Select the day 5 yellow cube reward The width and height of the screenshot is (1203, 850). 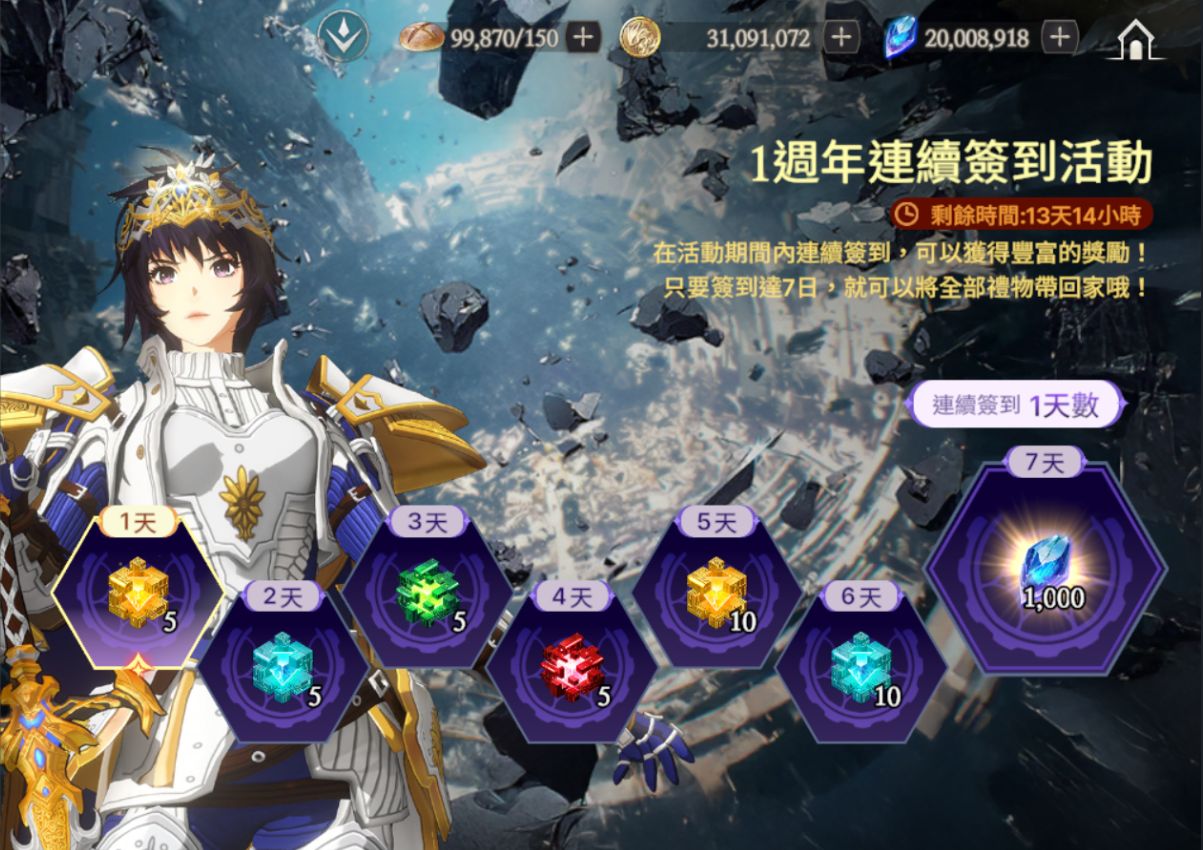(x=716, y=595)
